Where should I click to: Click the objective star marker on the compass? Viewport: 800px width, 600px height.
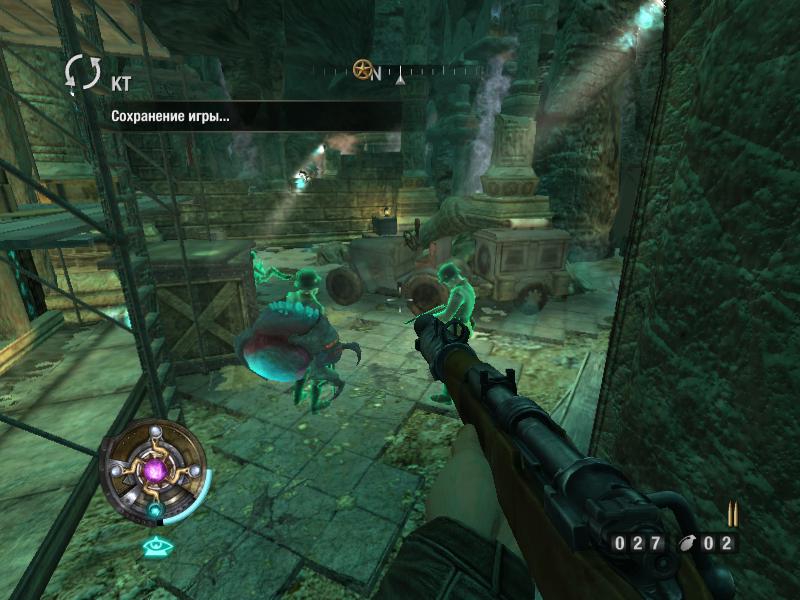point(363,70)
